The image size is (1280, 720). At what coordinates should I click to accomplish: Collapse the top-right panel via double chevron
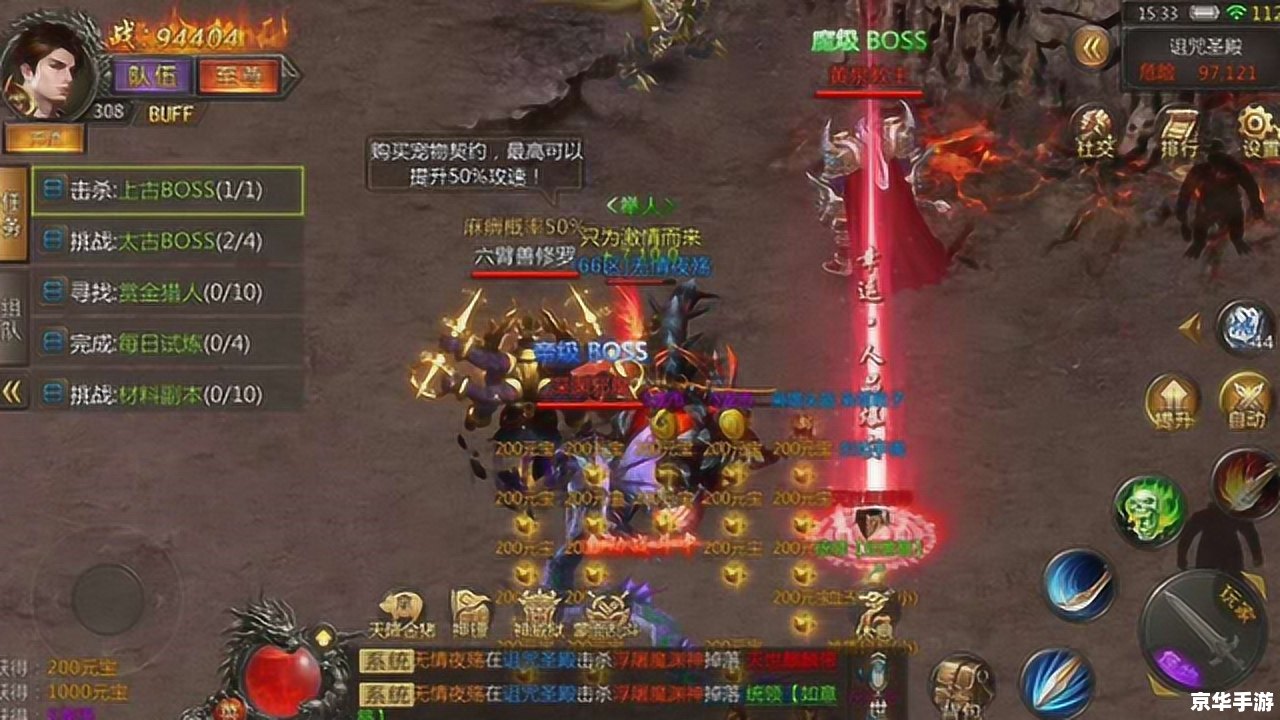[x=1090, y=45]
